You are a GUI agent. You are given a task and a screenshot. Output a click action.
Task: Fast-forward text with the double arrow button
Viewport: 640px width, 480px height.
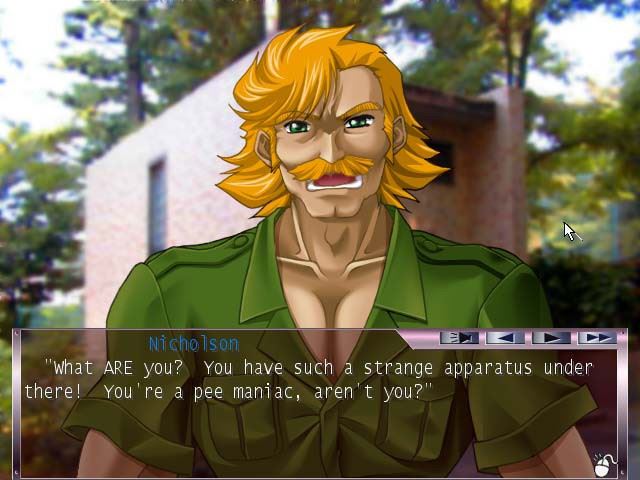click(x=596, y=338)
